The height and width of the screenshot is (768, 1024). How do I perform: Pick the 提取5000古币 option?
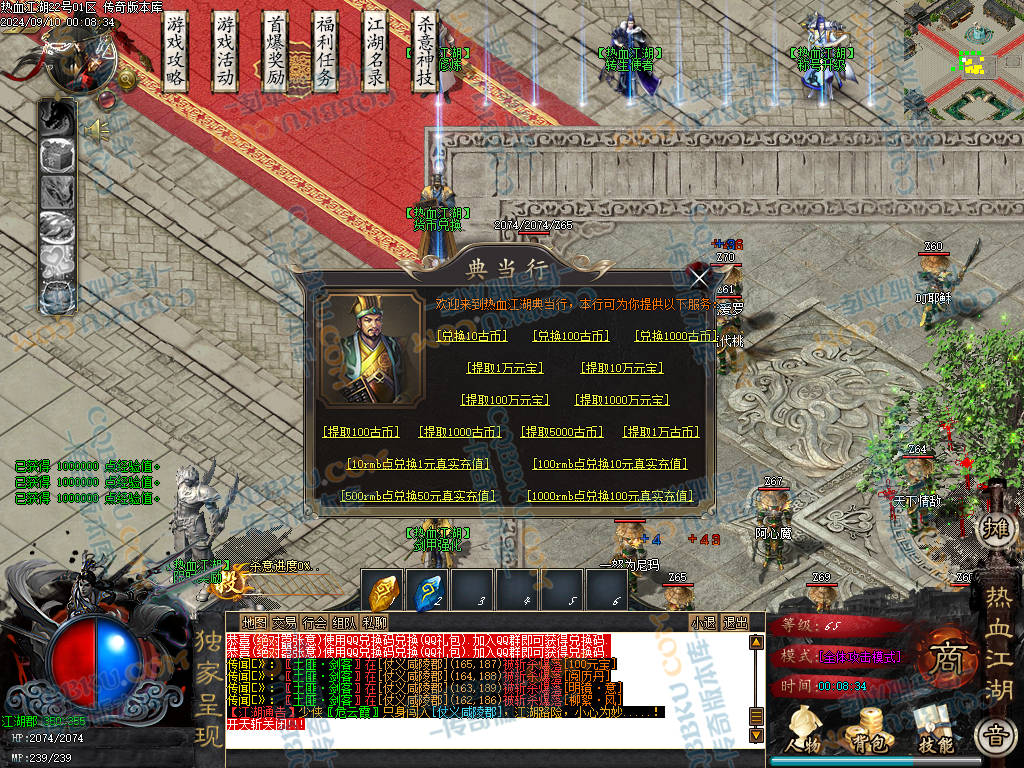[x=561, y=432]
